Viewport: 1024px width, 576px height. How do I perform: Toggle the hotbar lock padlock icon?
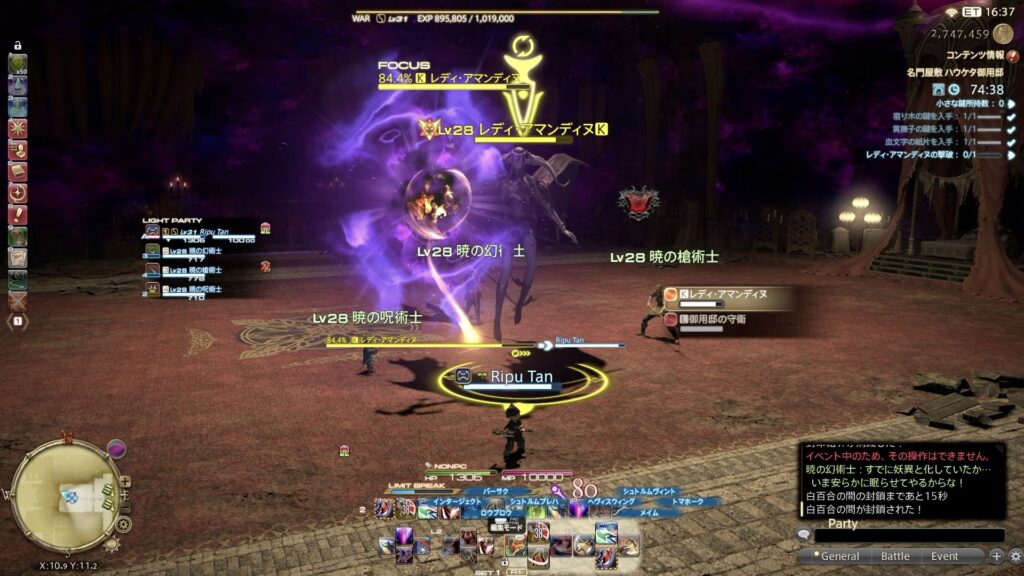click(x=17, y=45)
